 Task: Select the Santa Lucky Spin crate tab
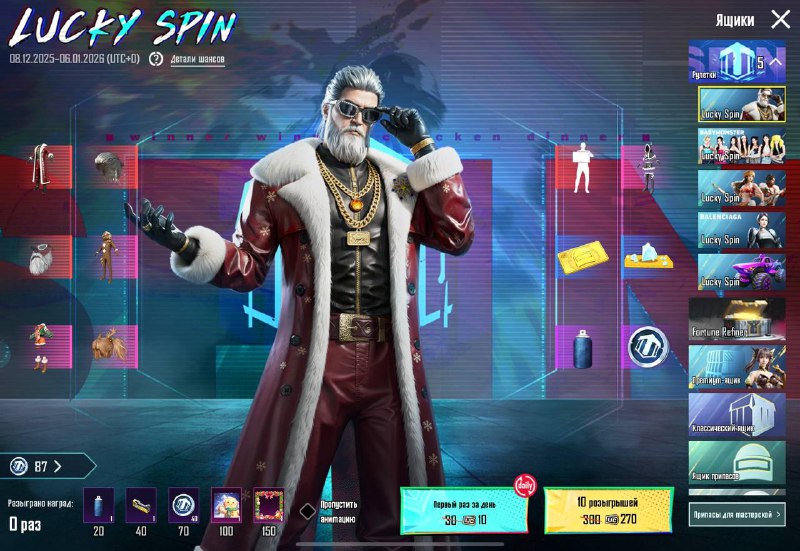tap(741, 105)
